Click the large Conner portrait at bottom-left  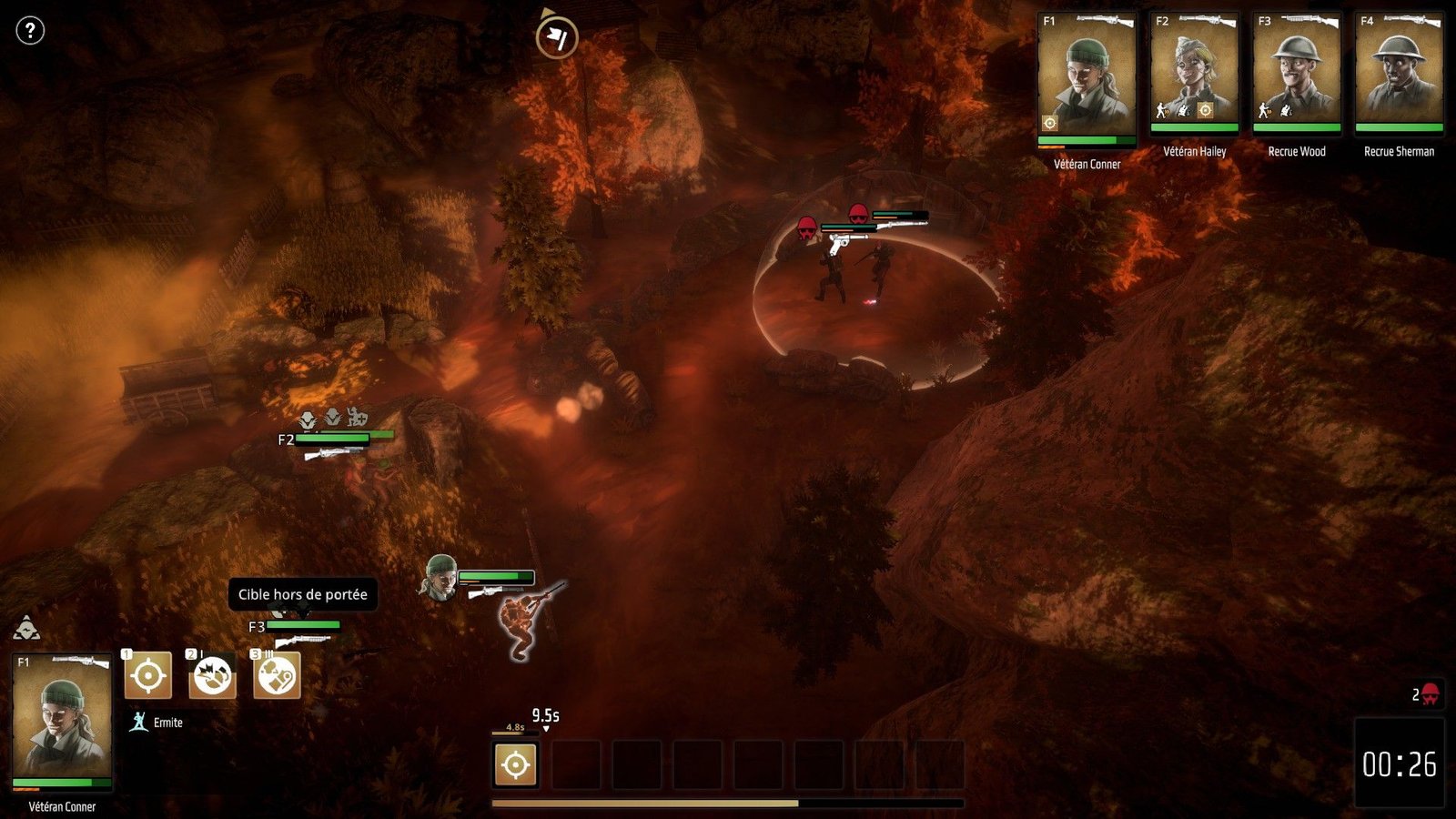pyautogui.click(x=62, y=721)
